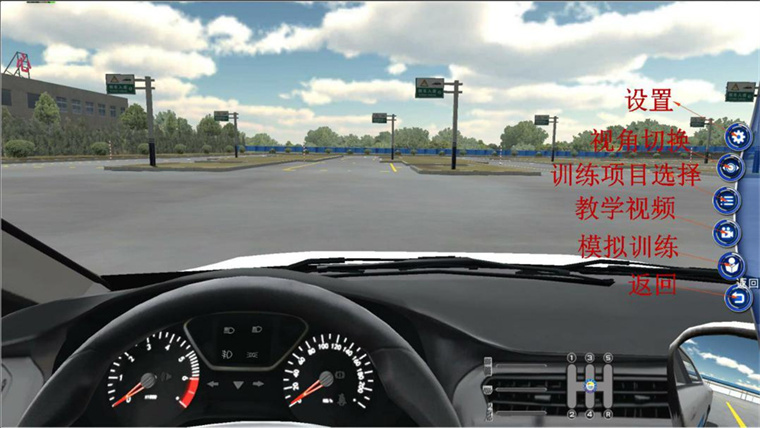
Task: Start simulated training with the person icon
Action: point(731,266)
